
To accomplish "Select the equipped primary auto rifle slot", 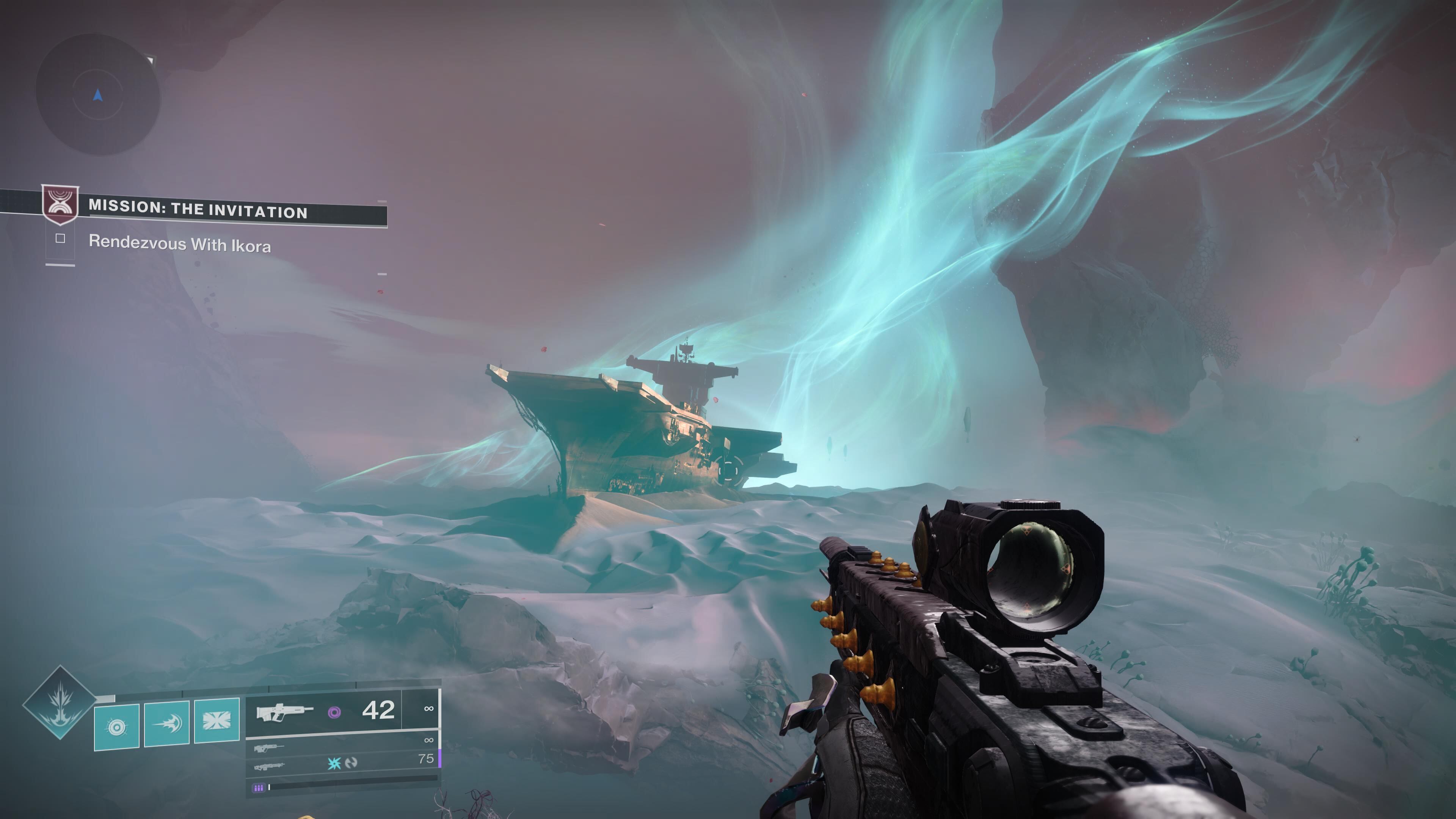I will tap(284, 712).
